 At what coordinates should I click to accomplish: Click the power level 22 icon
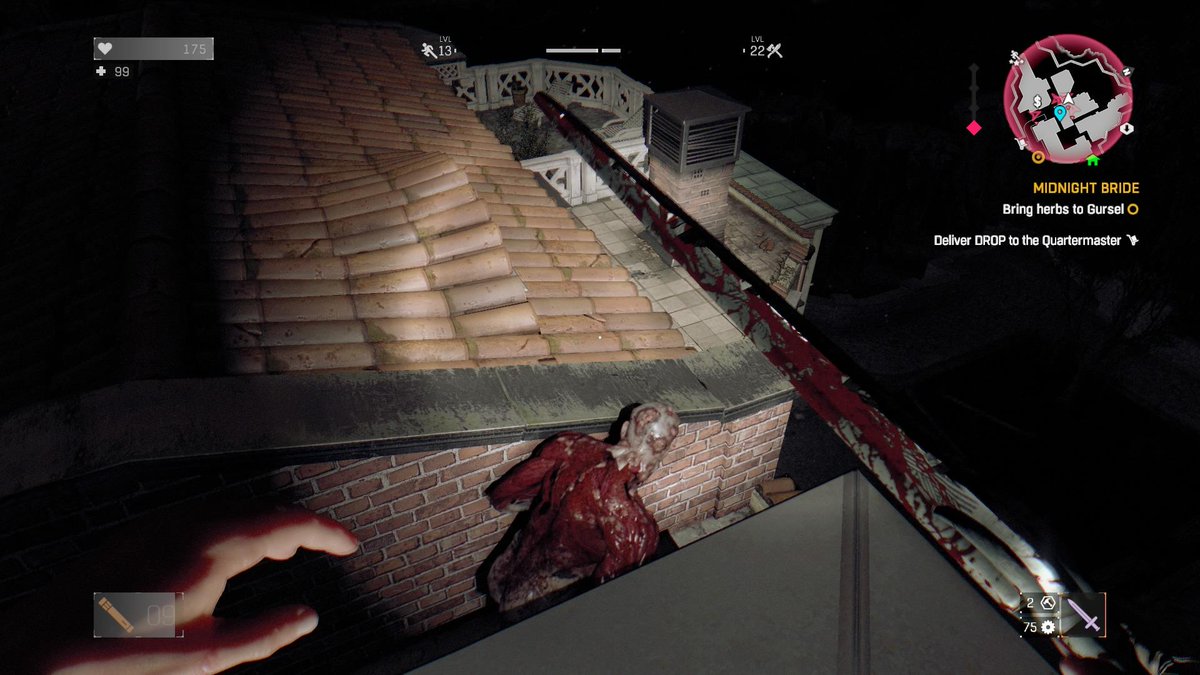pos(773,50)
